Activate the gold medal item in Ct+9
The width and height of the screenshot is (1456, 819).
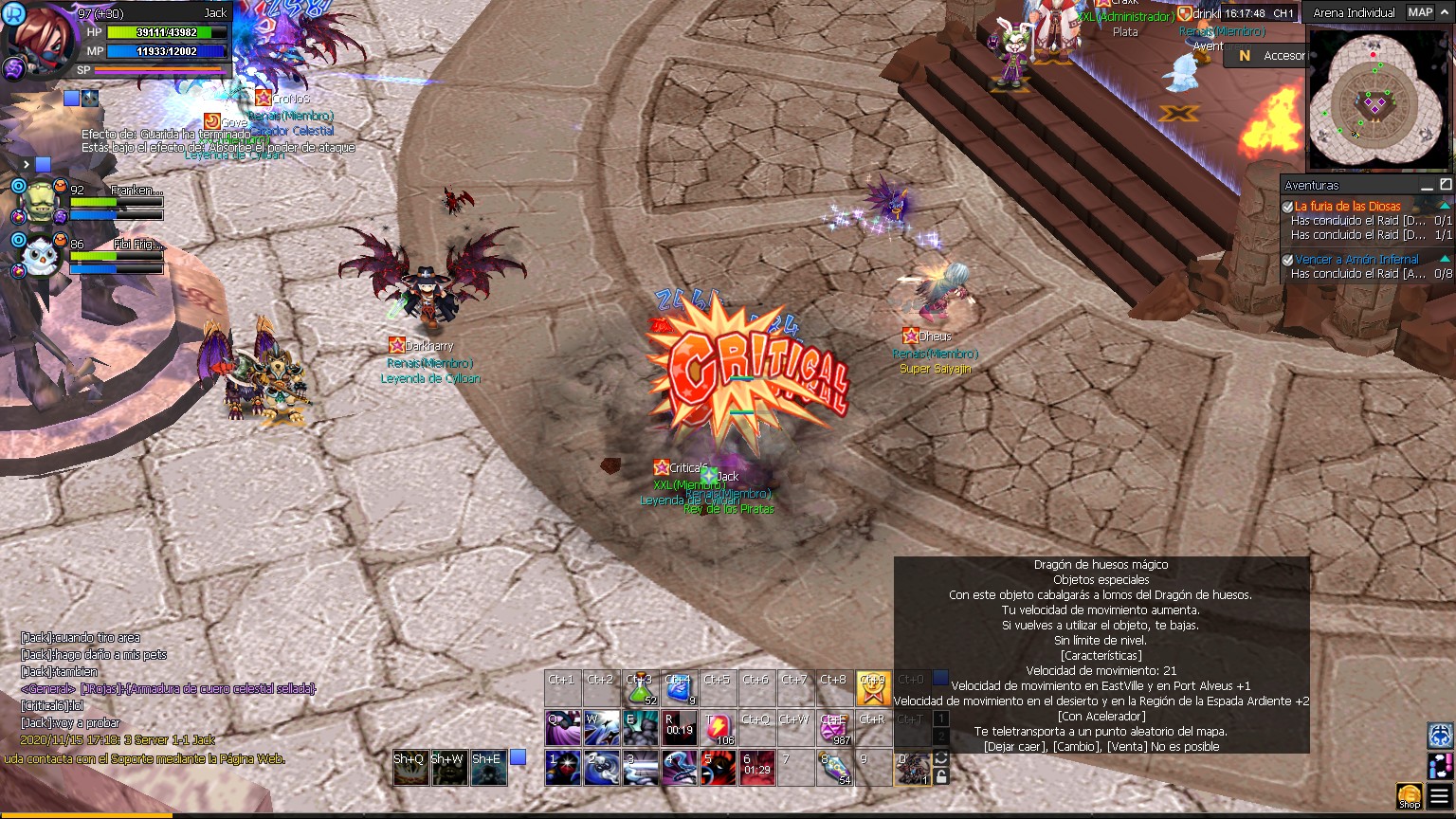tap(873, 689)
